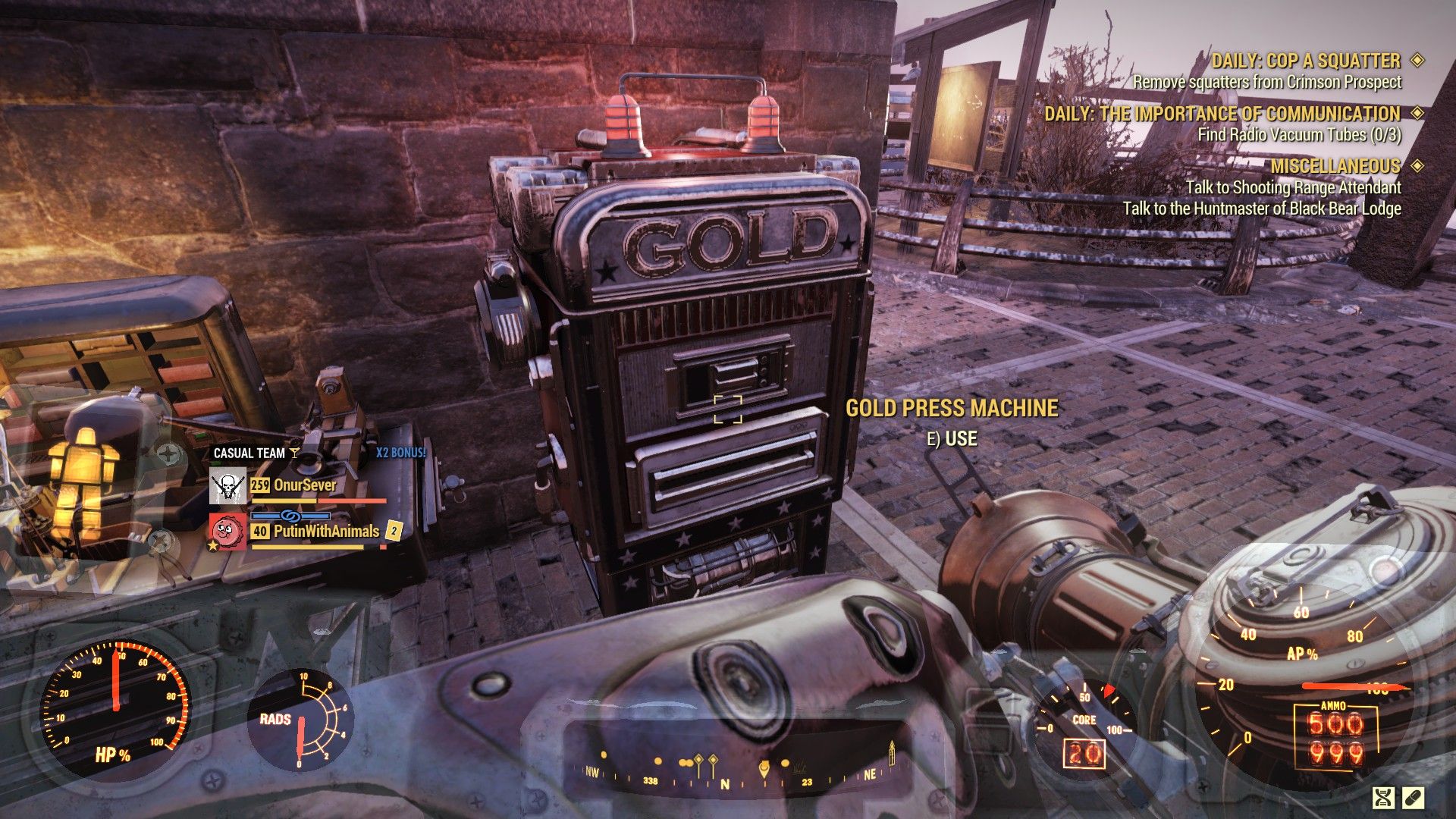
Task: Click PutinWithAnimals' red player icon
Action: click(x=227, y=532)
